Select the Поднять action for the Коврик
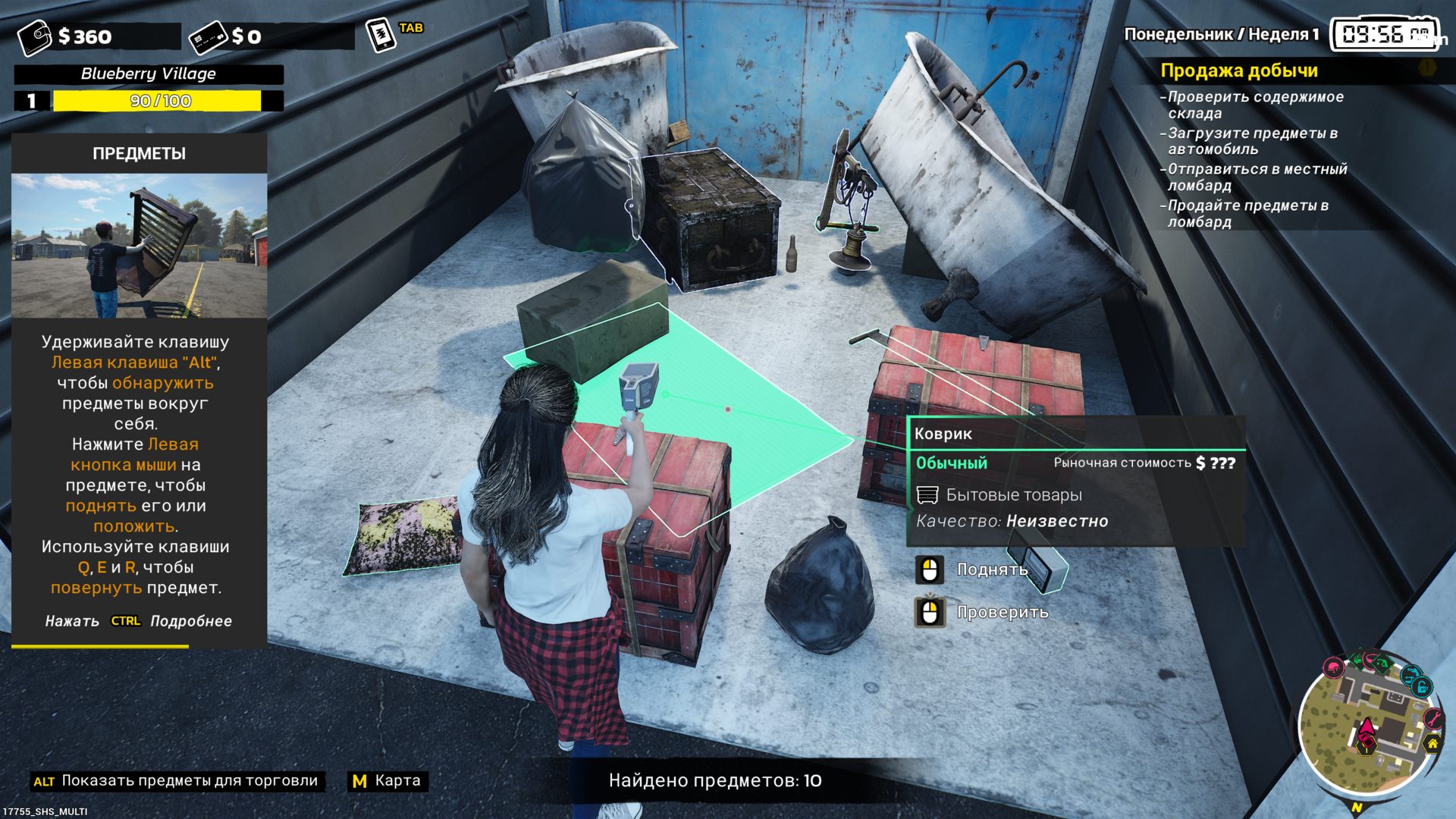This screenshot has width=1456, height=819. pyautogui.click(x=991, y=570)
